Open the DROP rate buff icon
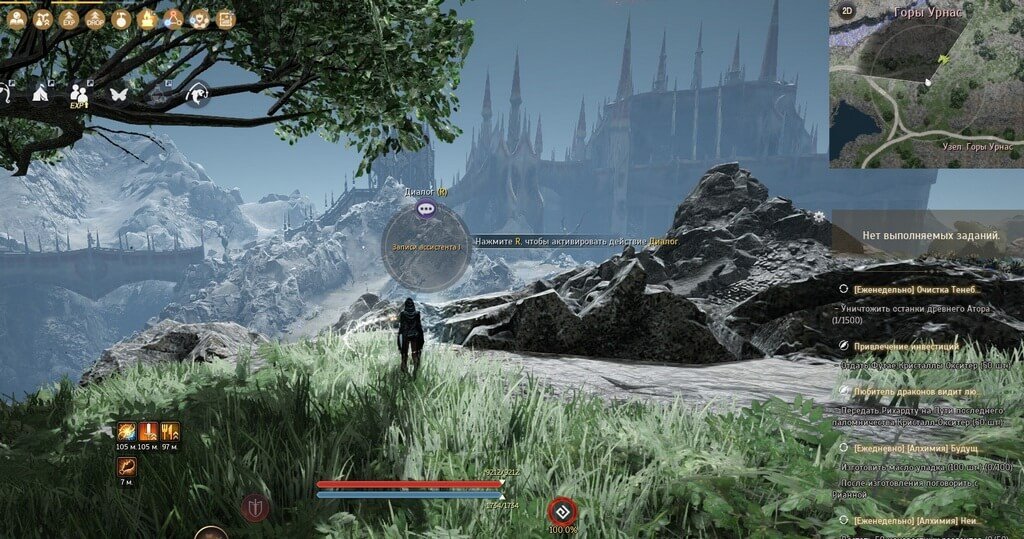 (x=95, y=19)
